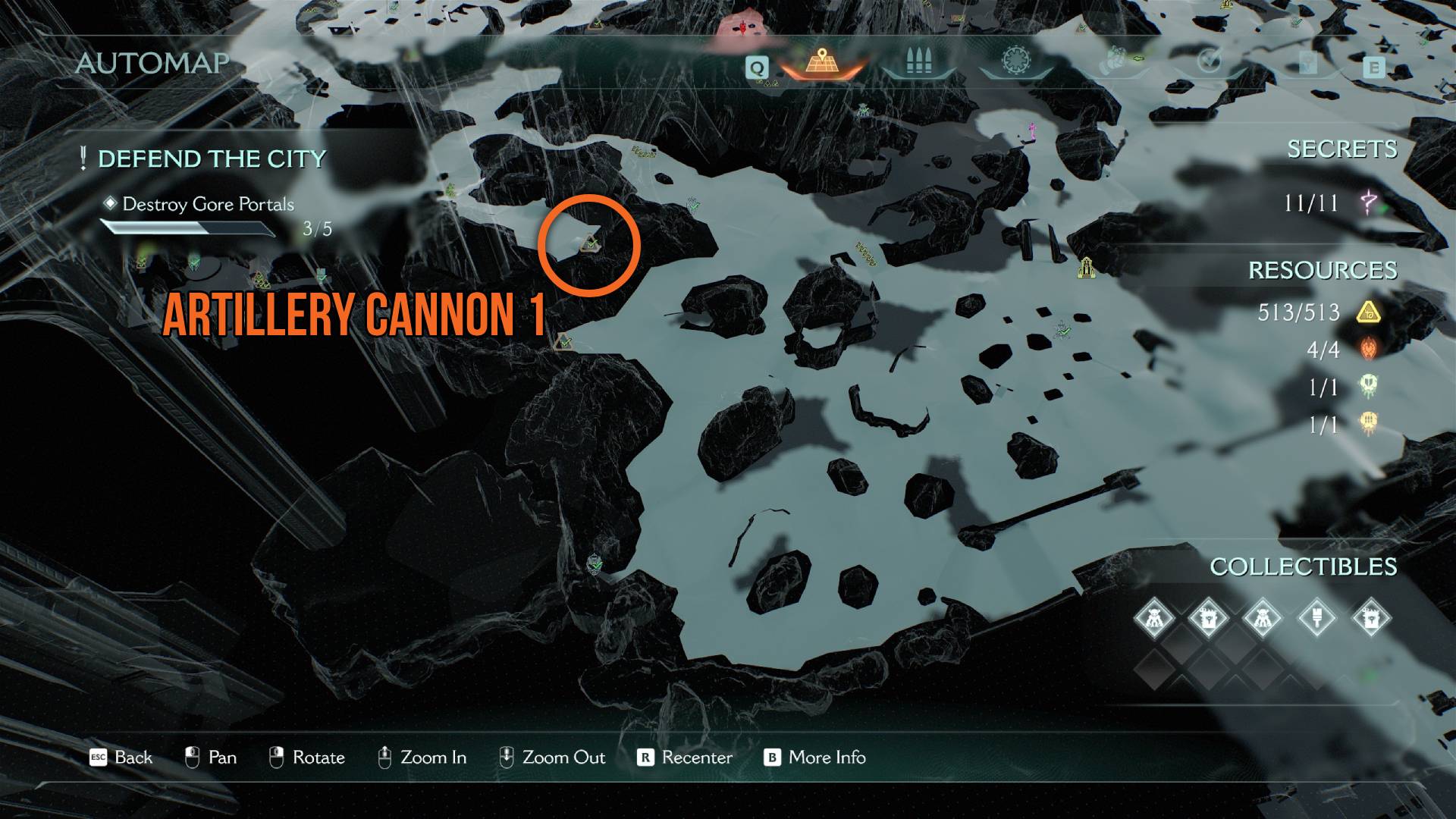
Task: Select the paintbrush skin collectible
Action: (1316, 618)
